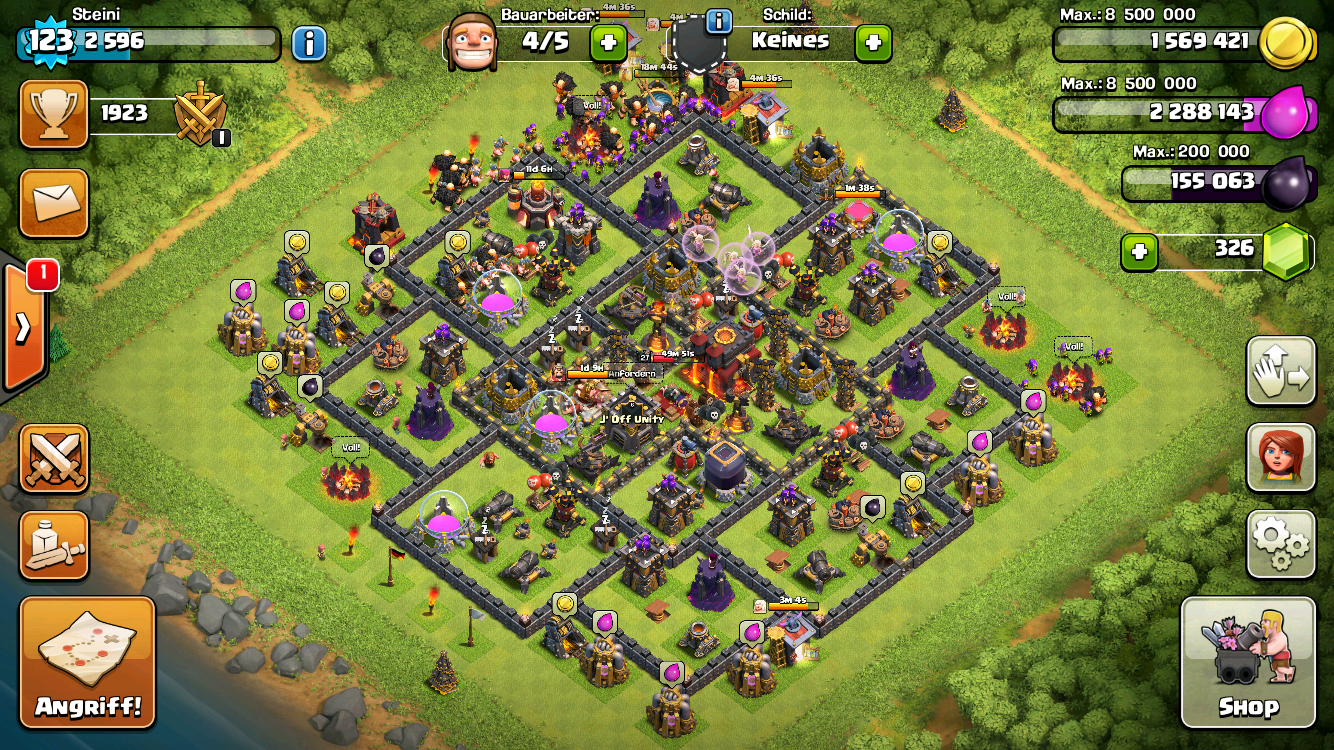This screenshot has width=1334, height=750.
Task: Open the mail inbox envelope button
Action: pos(54,203)
